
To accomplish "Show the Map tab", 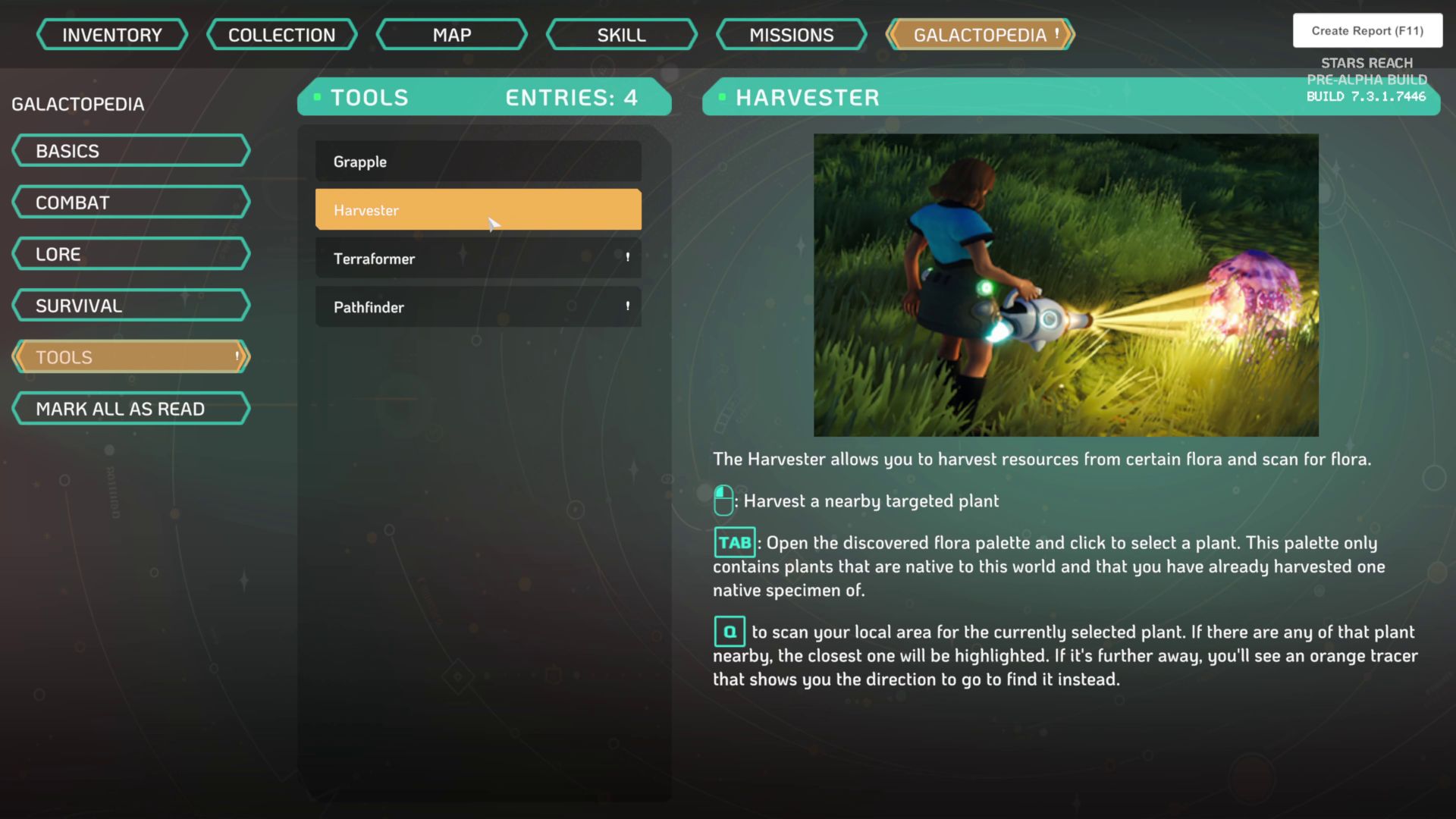I will (452, 35).
